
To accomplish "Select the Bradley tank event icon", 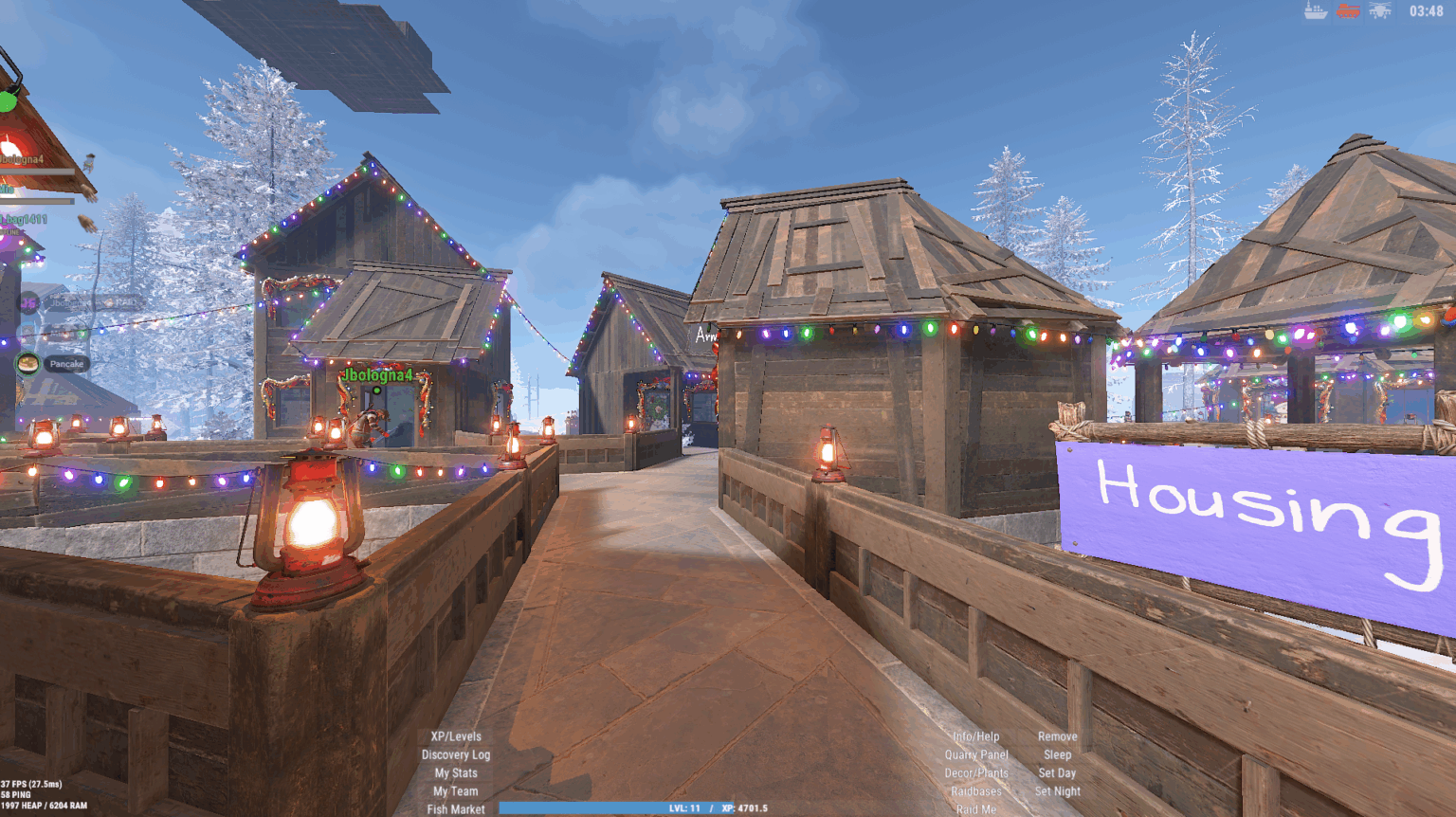I will pos(1349,11).
